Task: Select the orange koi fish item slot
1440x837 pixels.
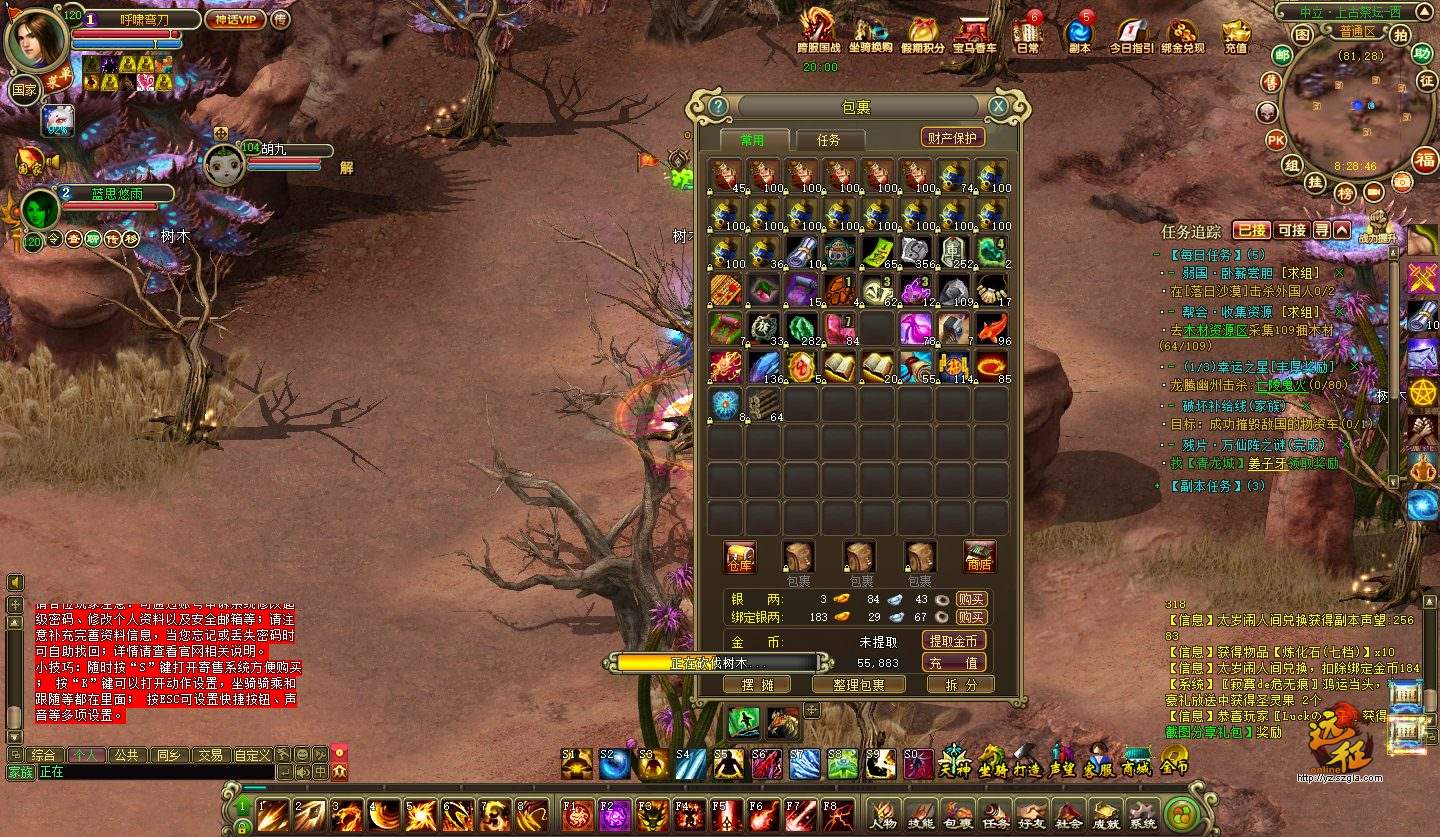Action: (x=991, y=329)
